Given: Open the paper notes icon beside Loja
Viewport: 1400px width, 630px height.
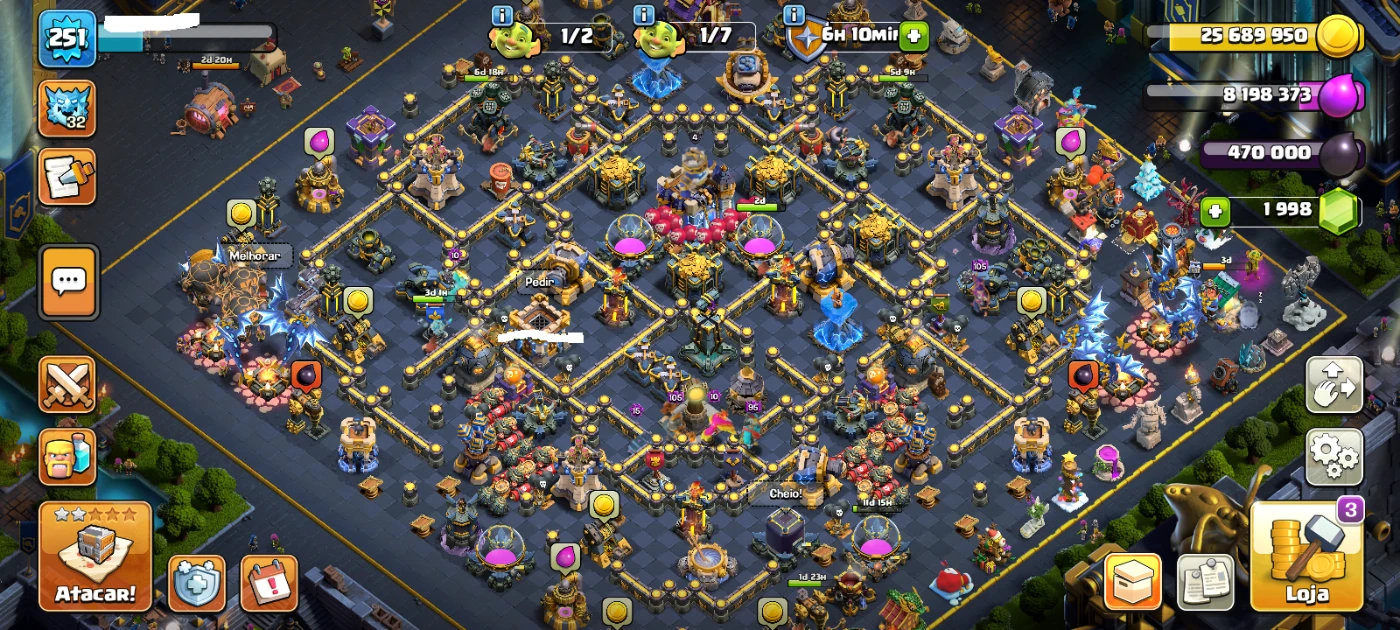Looking at the screenshot, I should 1205,582.
